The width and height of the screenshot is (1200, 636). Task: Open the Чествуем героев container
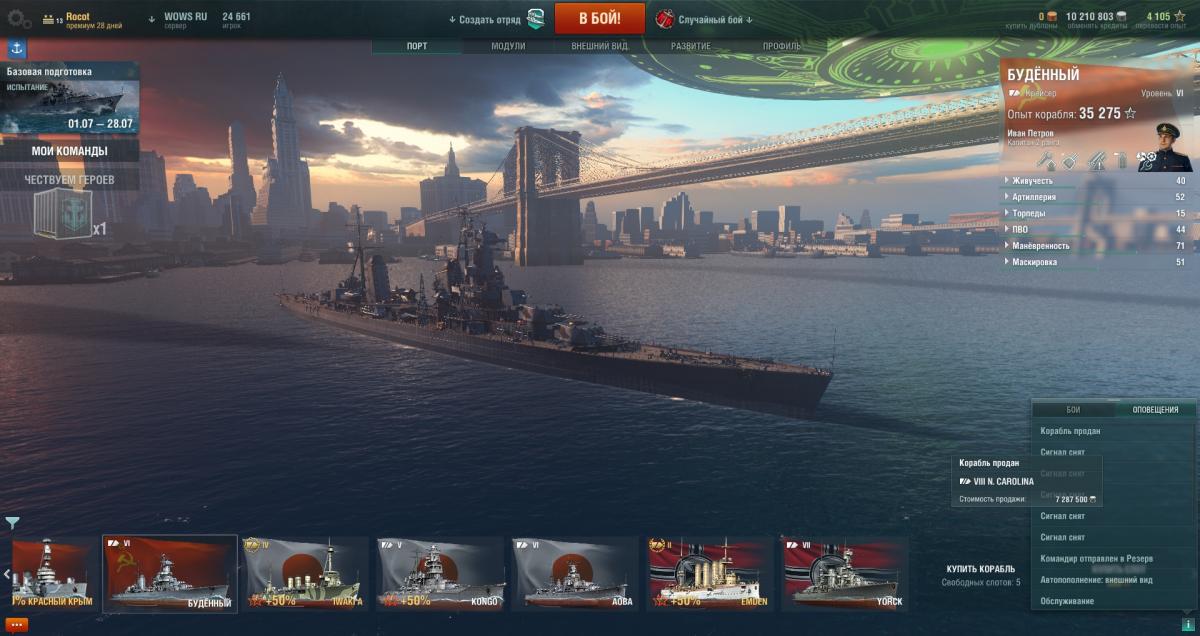[x=62, y=214]
